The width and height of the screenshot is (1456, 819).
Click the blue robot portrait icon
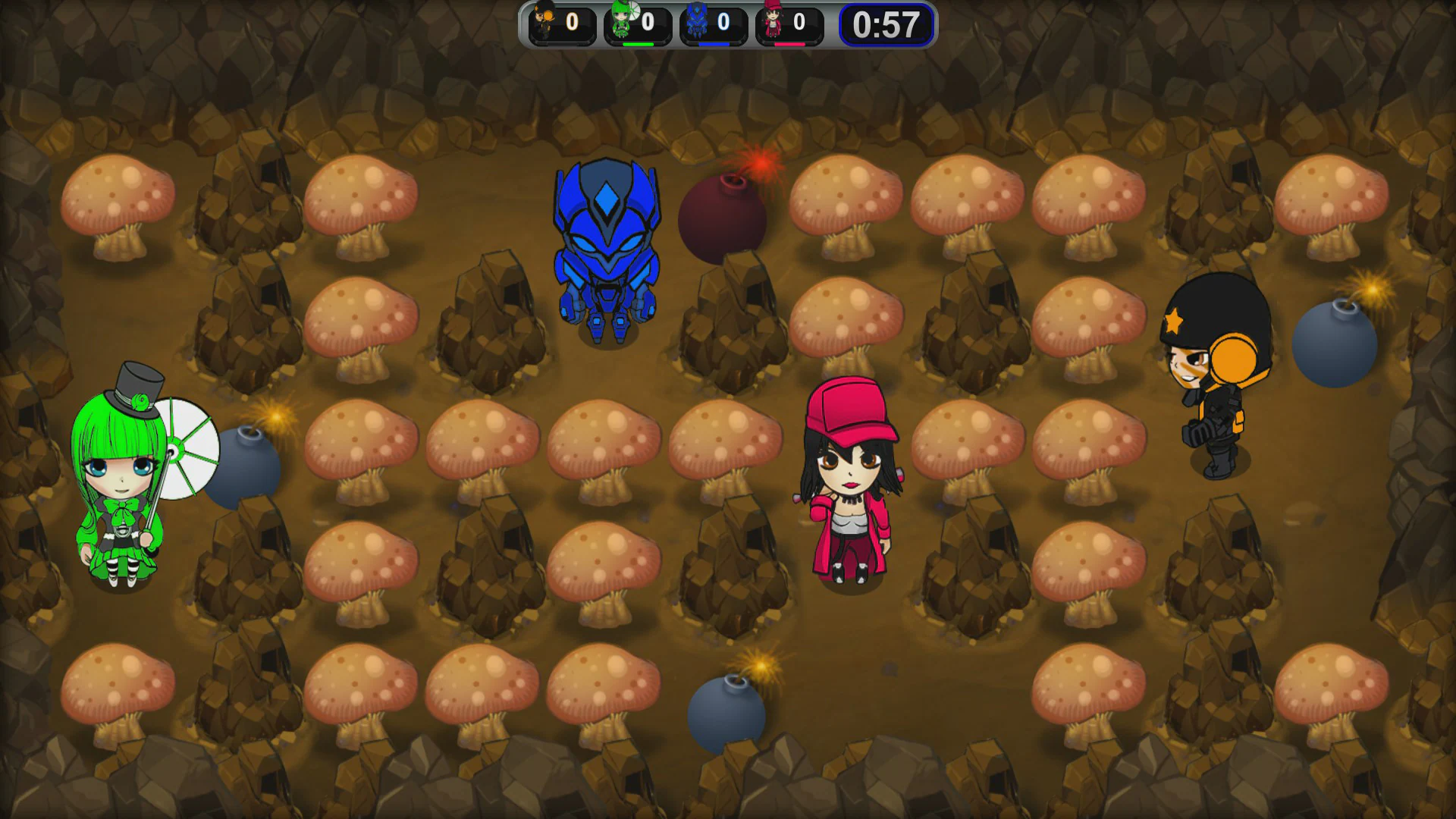tap(697, 22)
